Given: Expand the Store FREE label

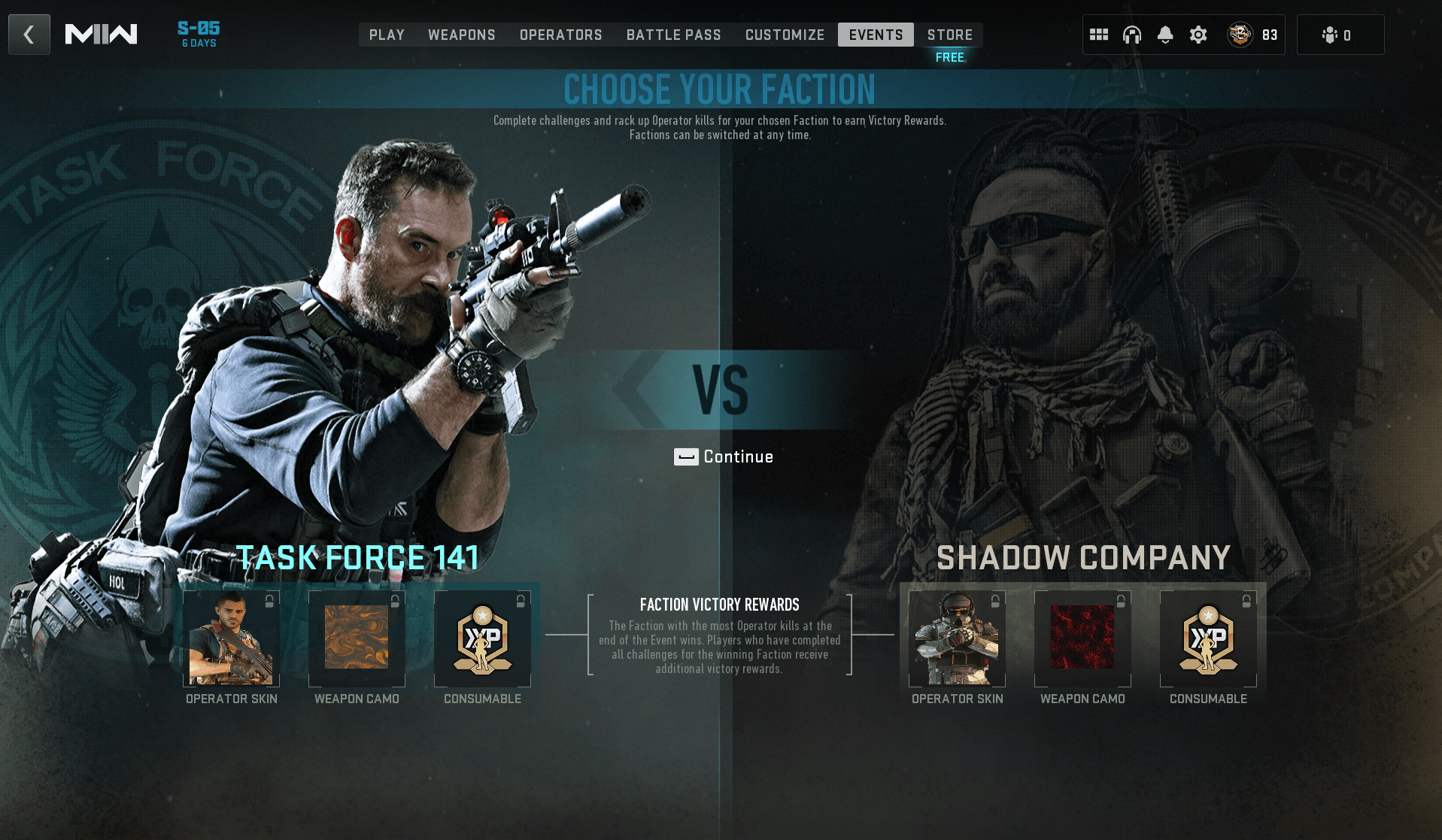Looking at the screenshot, I should tap(949, 56).
